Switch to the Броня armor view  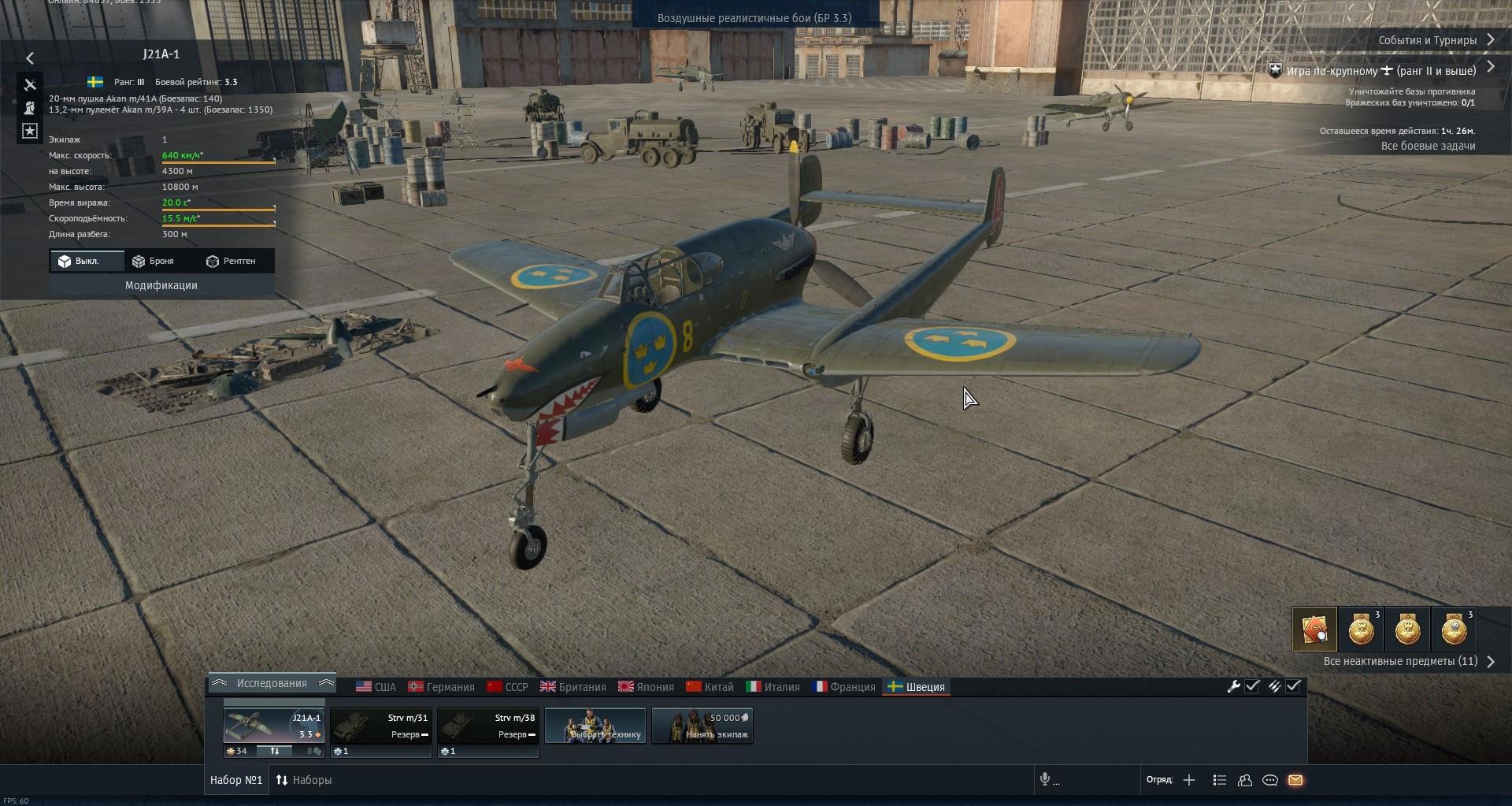(153, 261)
